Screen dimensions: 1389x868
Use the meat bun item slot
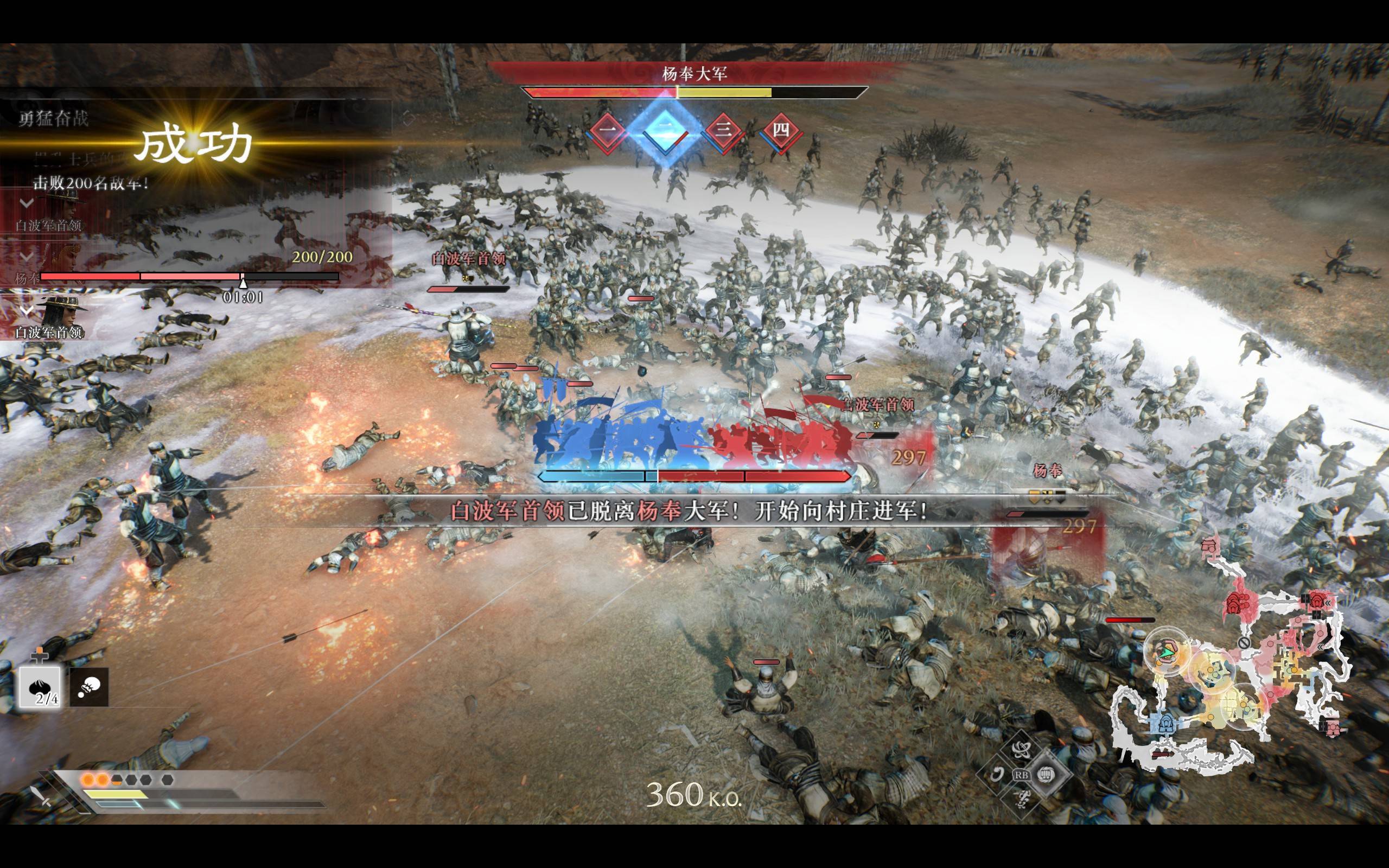[40, 686]
